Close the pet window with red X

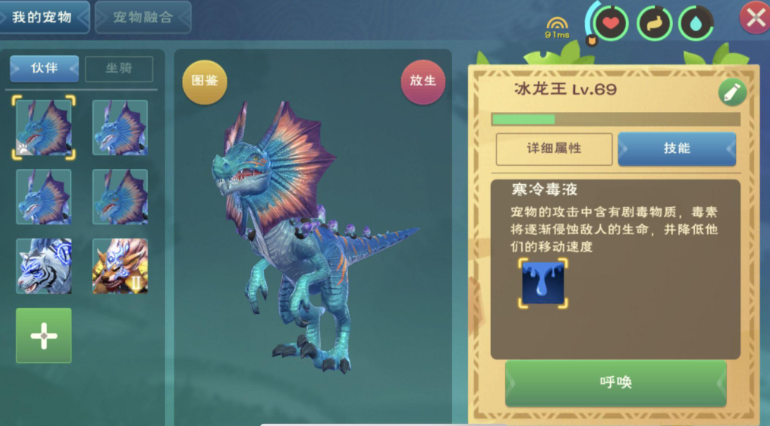[x=754, y=17]
